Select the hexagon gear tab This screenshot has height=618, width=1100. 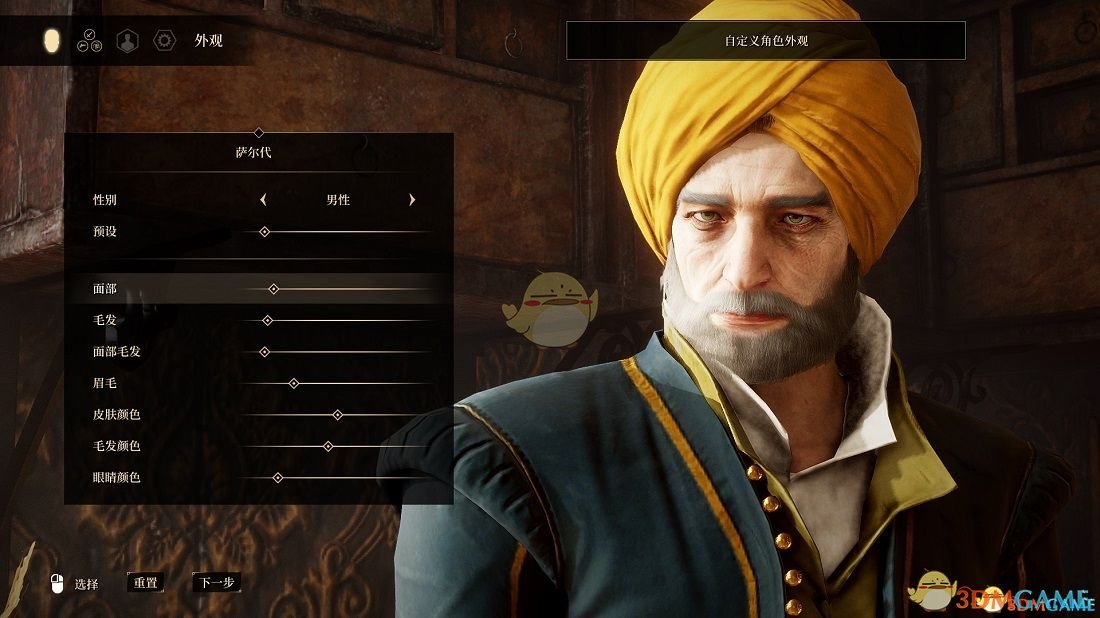pyautogui.click(x=164, y=41)
